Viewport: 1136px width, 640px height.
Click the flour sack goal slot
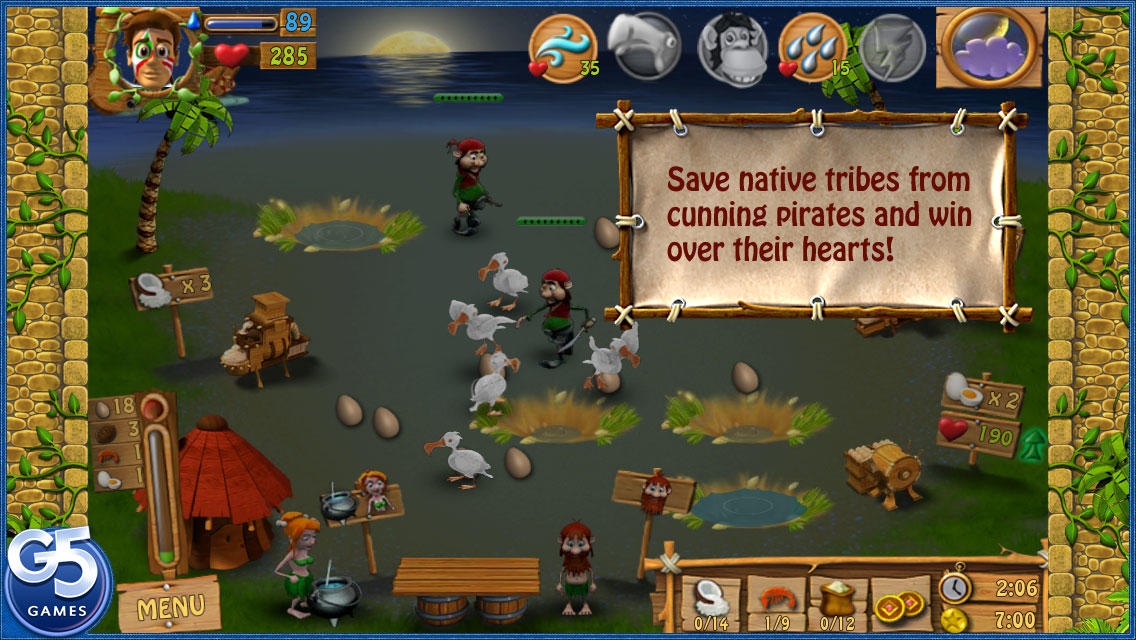(x=838, y=603)
